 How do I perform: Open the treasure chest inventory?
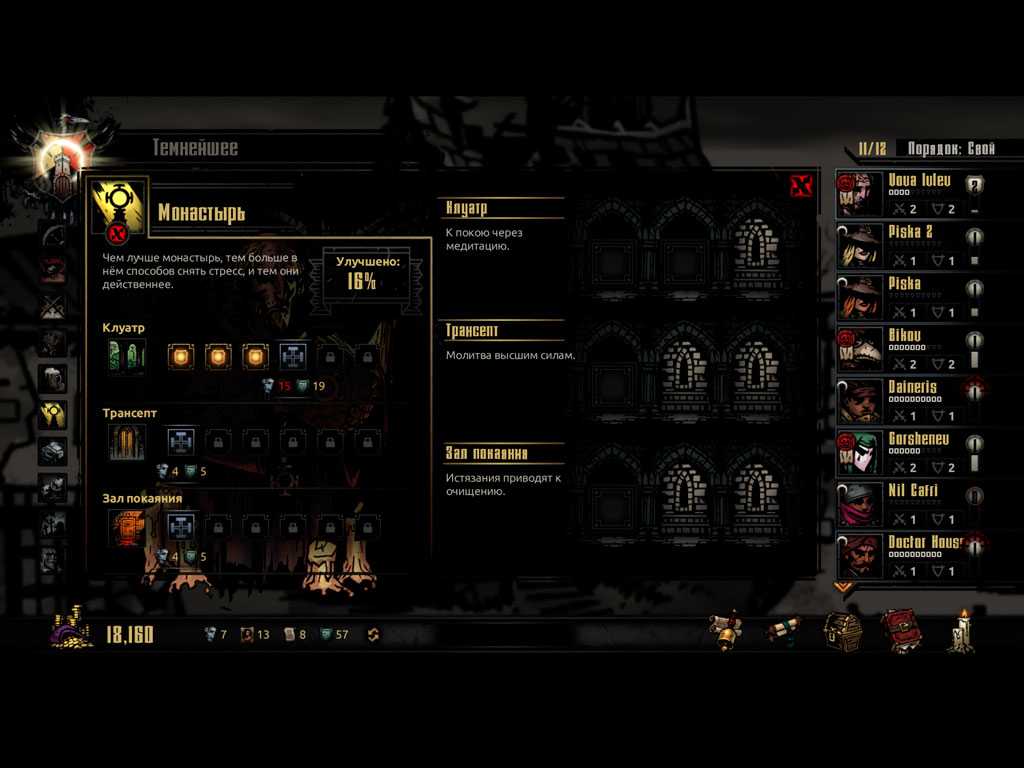click(x=842, y=632)
